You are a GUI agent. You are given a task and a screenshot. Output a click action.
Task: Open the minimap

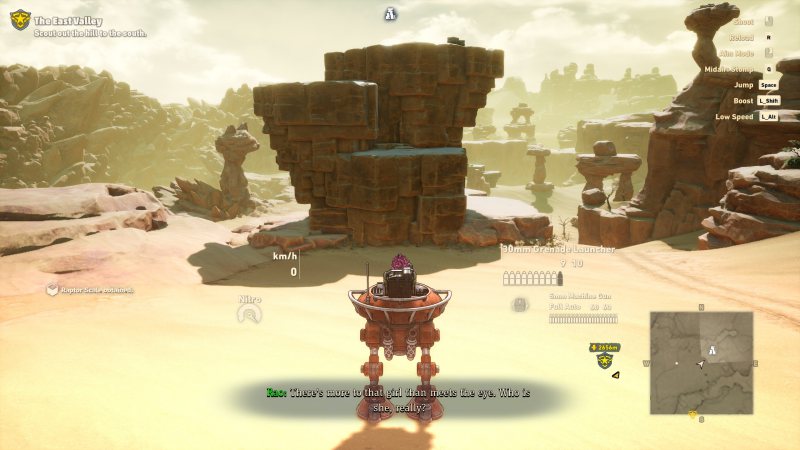click(701, 361)
